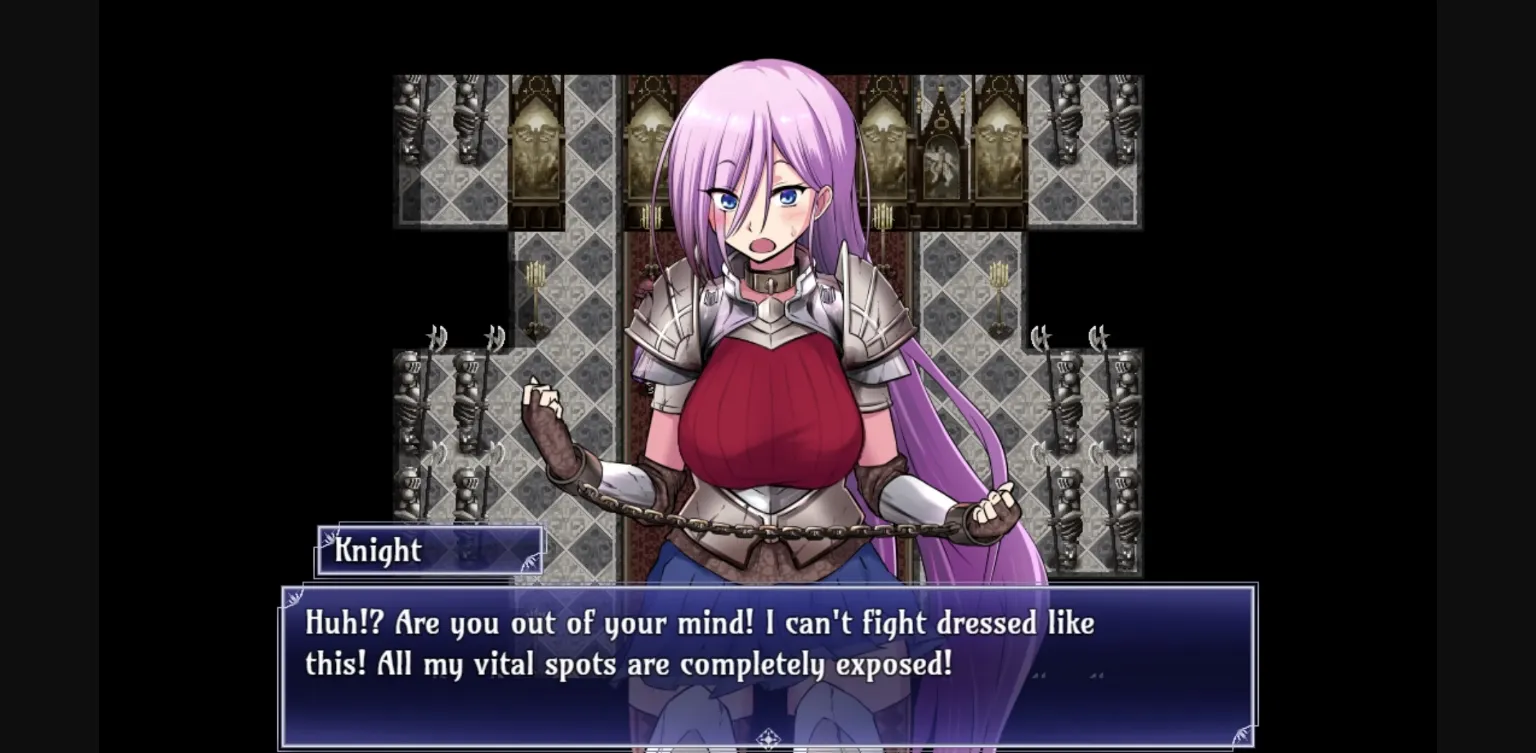Screen dimensions: 1536x753
Task: Expand the Knight name plate
Action: pos(429,550)
